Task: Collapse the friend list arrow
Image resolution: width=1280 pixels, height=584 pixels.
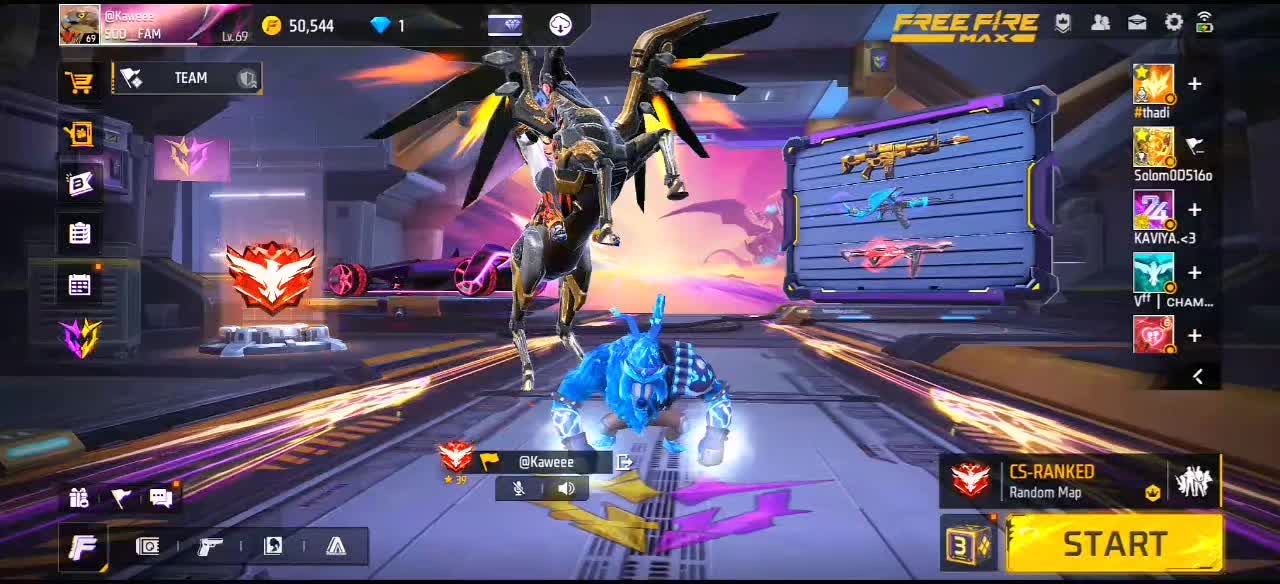Action: point(1198,376)
